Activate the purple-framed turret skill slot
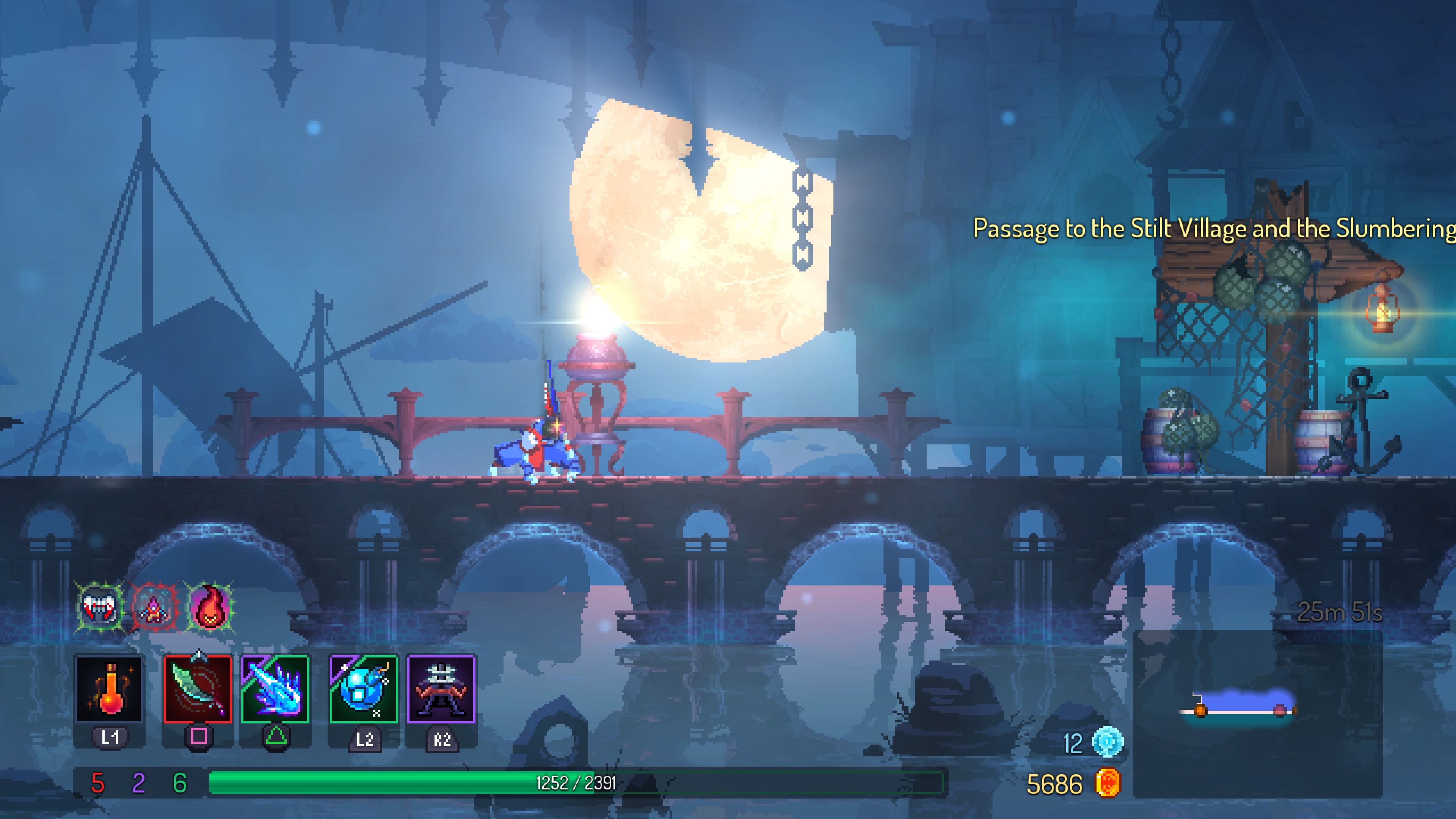This screenshot has width=1456, height=819. pyautogui.click(x=441, y=689)
